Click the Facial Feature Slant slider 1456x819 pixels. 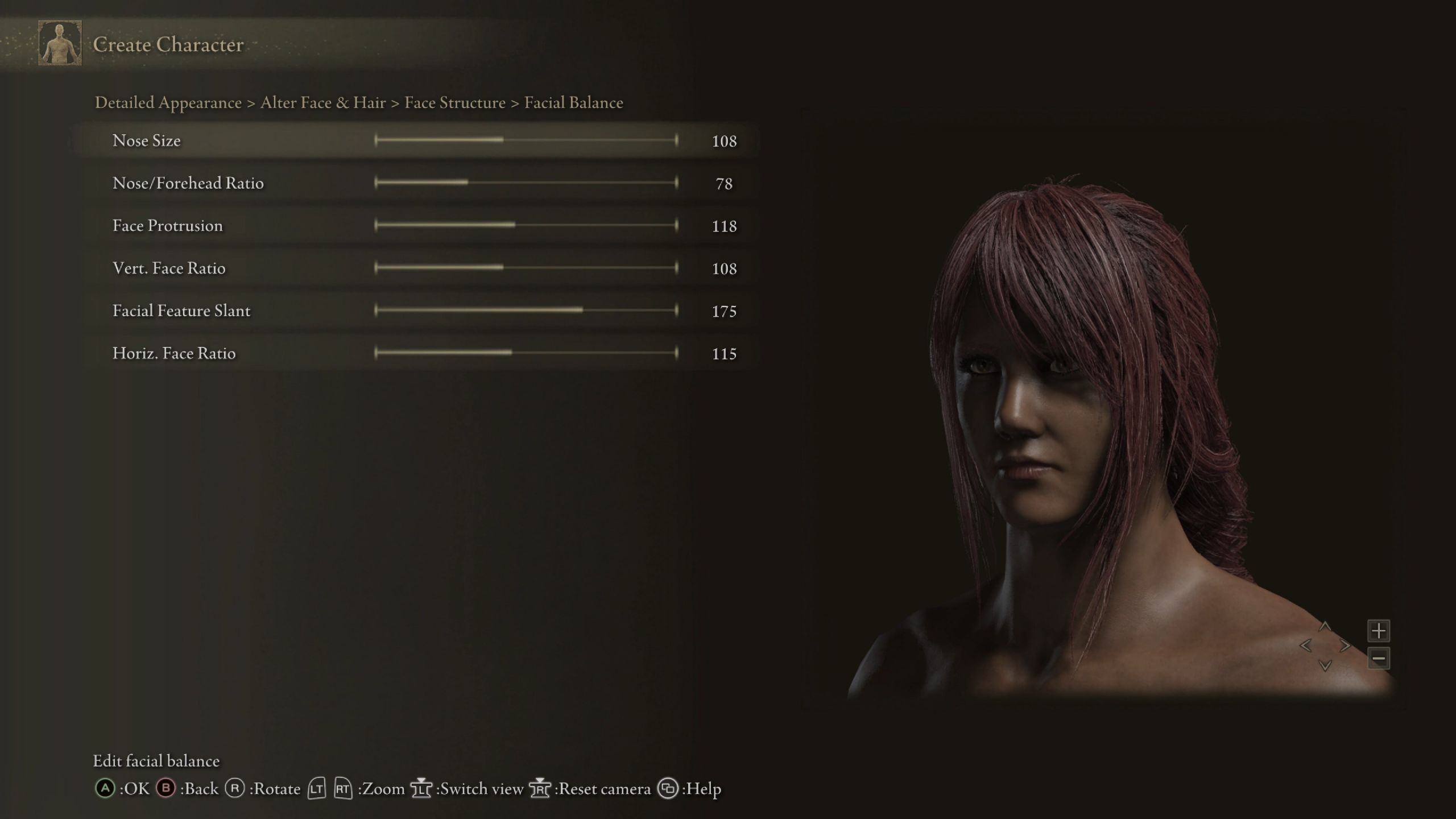point(526,310)
